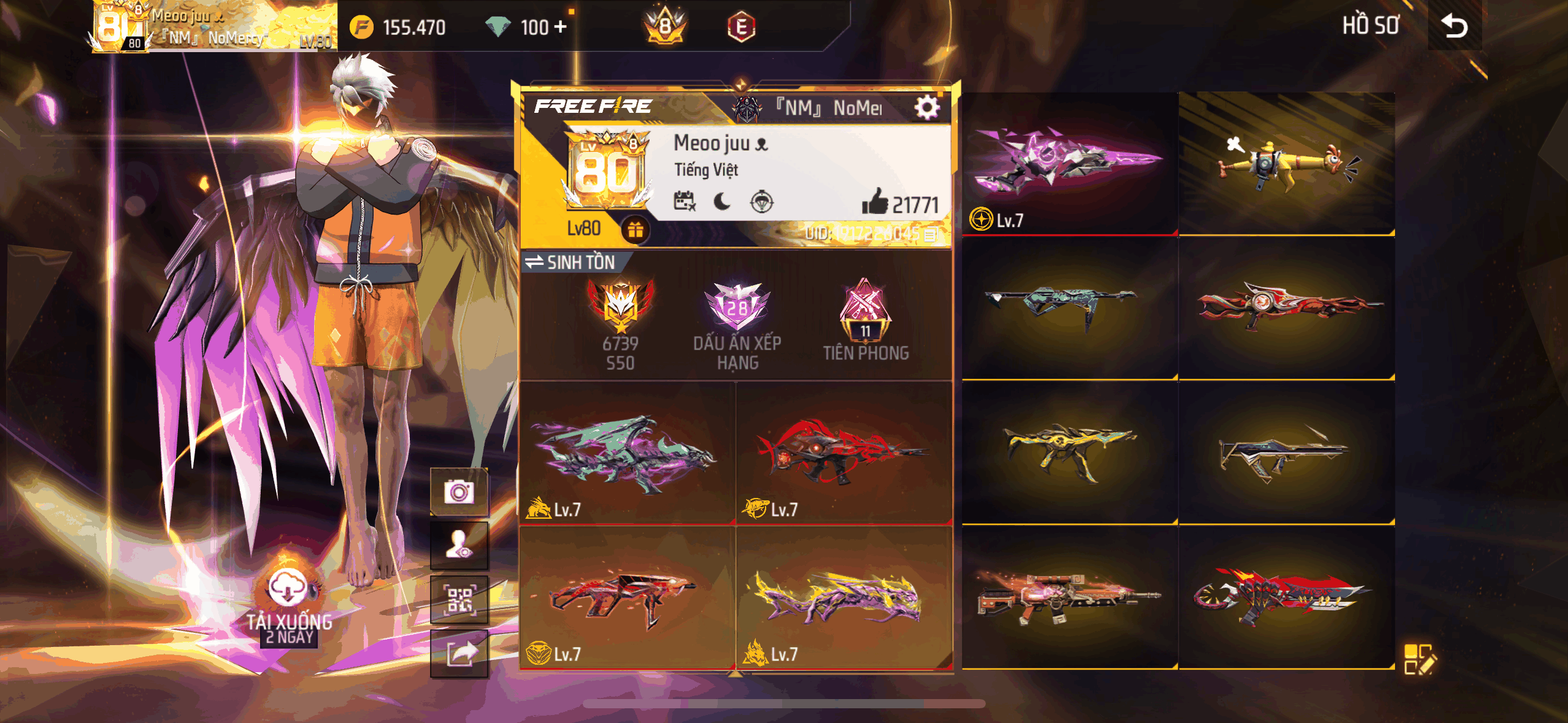
Task: Select the yellow chicken gun skin
Action: coord(1286,163)
